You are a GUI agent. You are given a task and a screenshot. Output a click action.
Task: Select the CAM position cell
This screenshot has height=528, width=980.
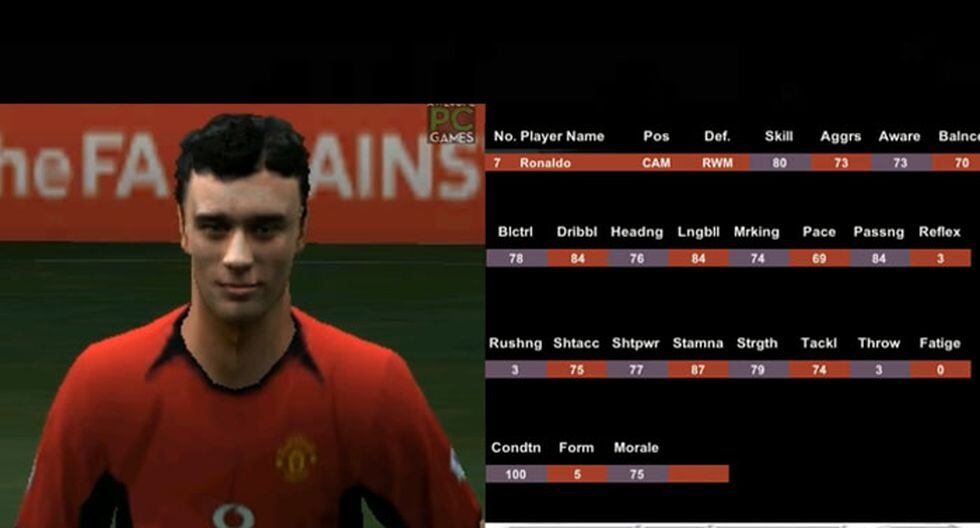656,162
